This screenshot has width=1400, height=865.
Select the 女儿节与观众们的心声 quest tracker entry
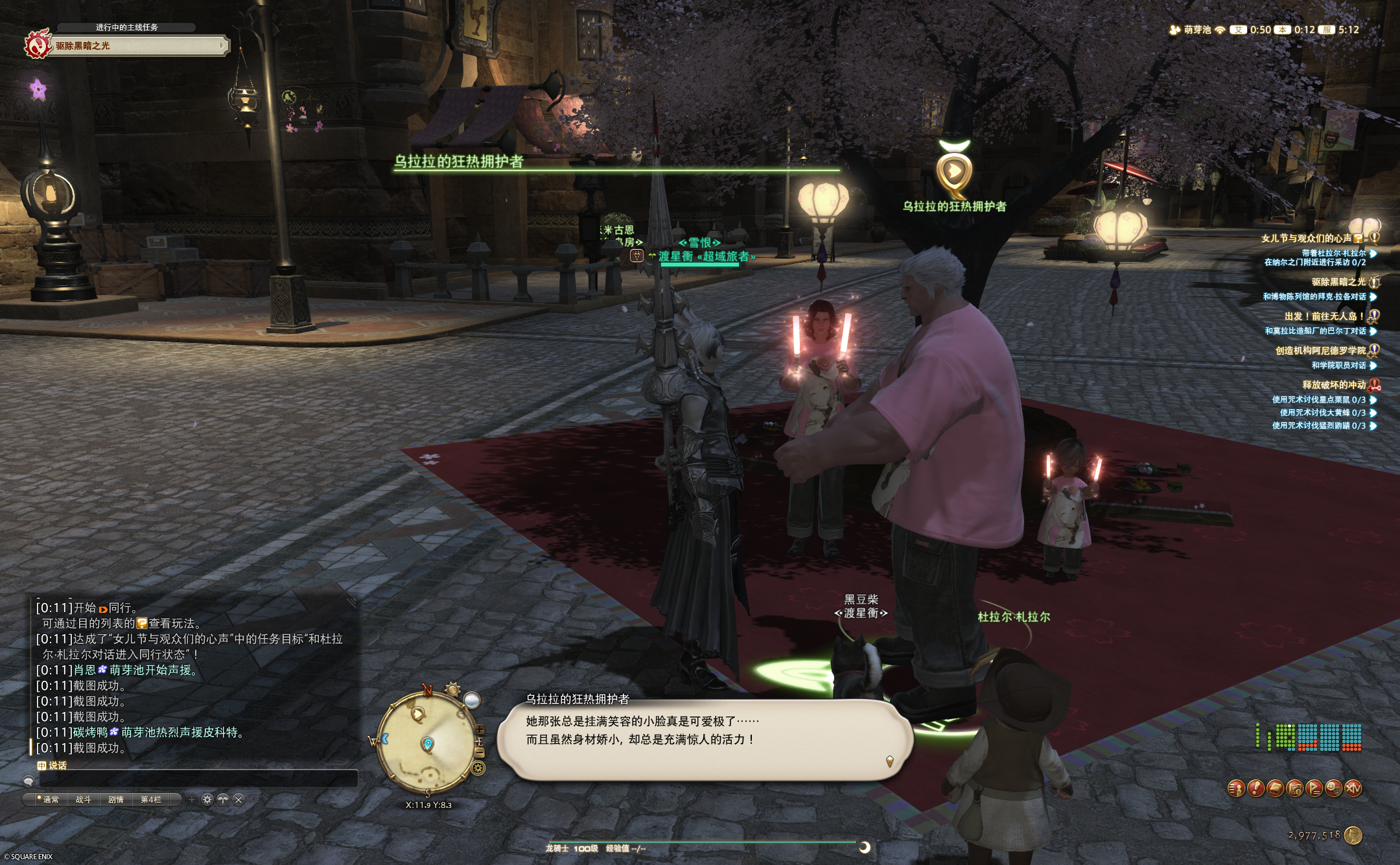pyautogui.click(x=1306, y=238)
